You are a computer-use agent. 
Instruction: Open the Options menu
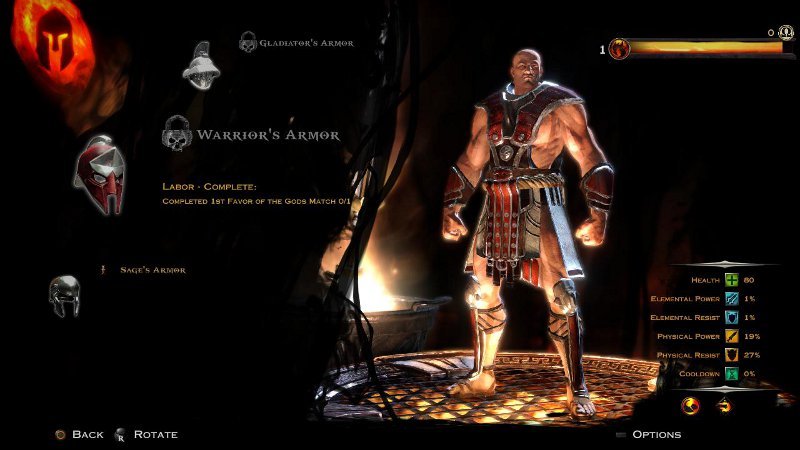pyautogui.click(x=656, y=434)
